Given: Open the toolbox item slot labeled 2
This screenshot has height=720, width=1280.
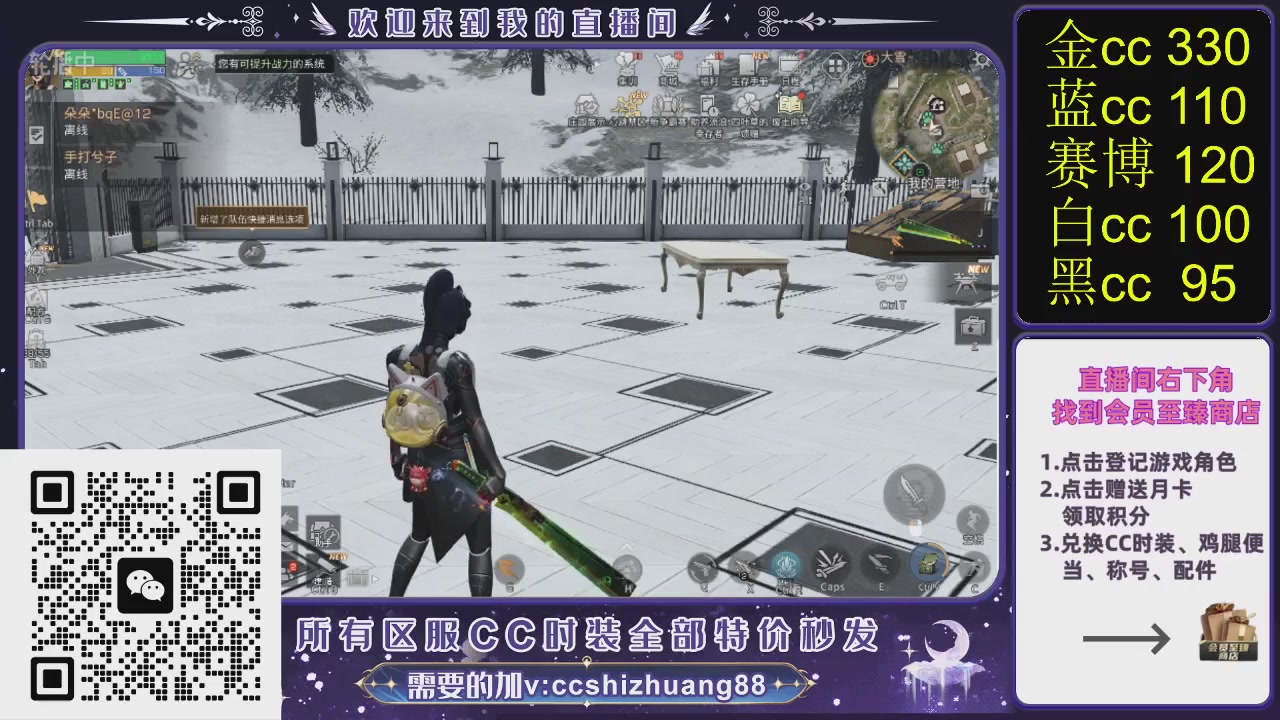Looking at the screenshot, I should pyautogui.click(x=971, y=327).
